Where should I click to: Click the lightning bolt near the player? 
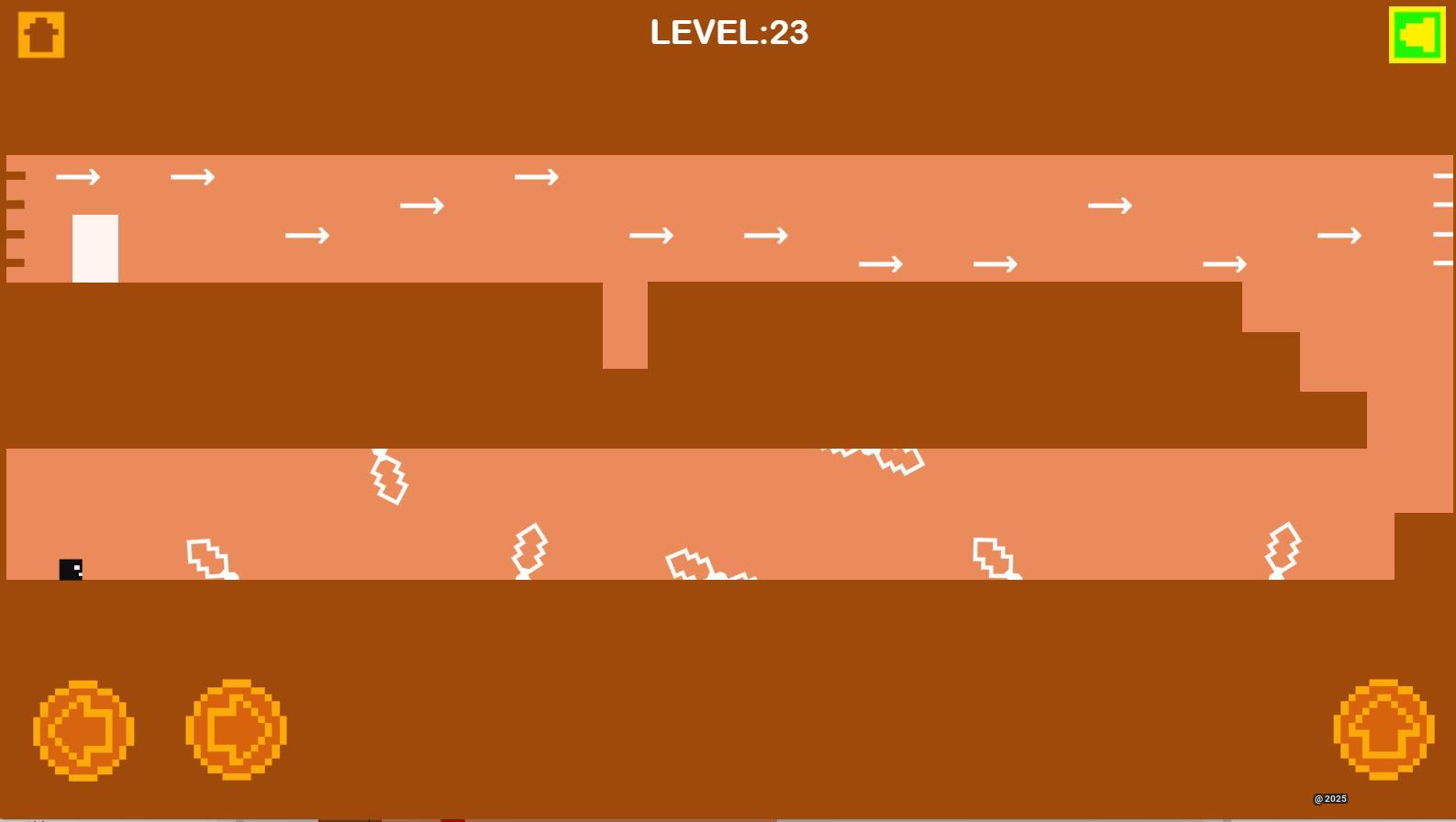coord(209,558)
